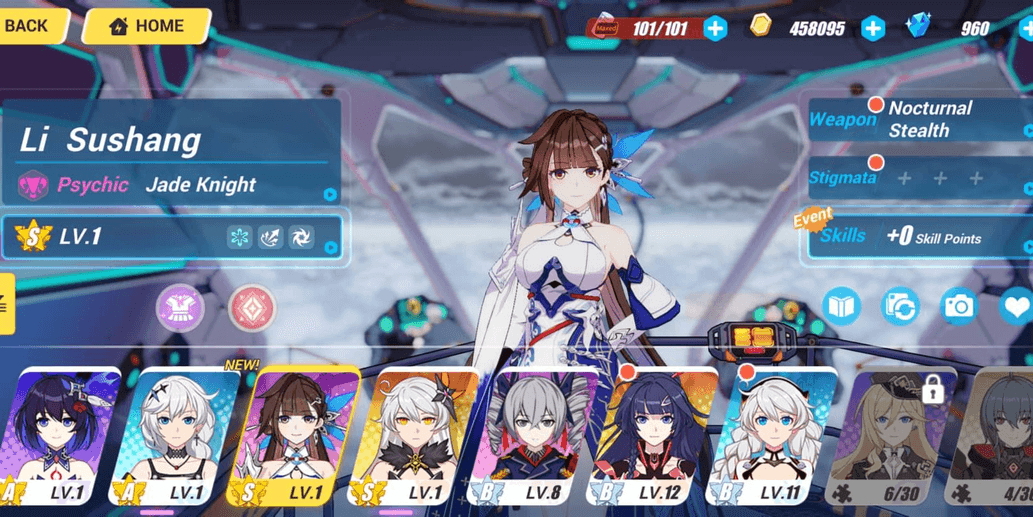This screenshot has width=1033, height=517.
Task: Go back using the BACK button
Action: pyautogui.click(x=28, y=26)
